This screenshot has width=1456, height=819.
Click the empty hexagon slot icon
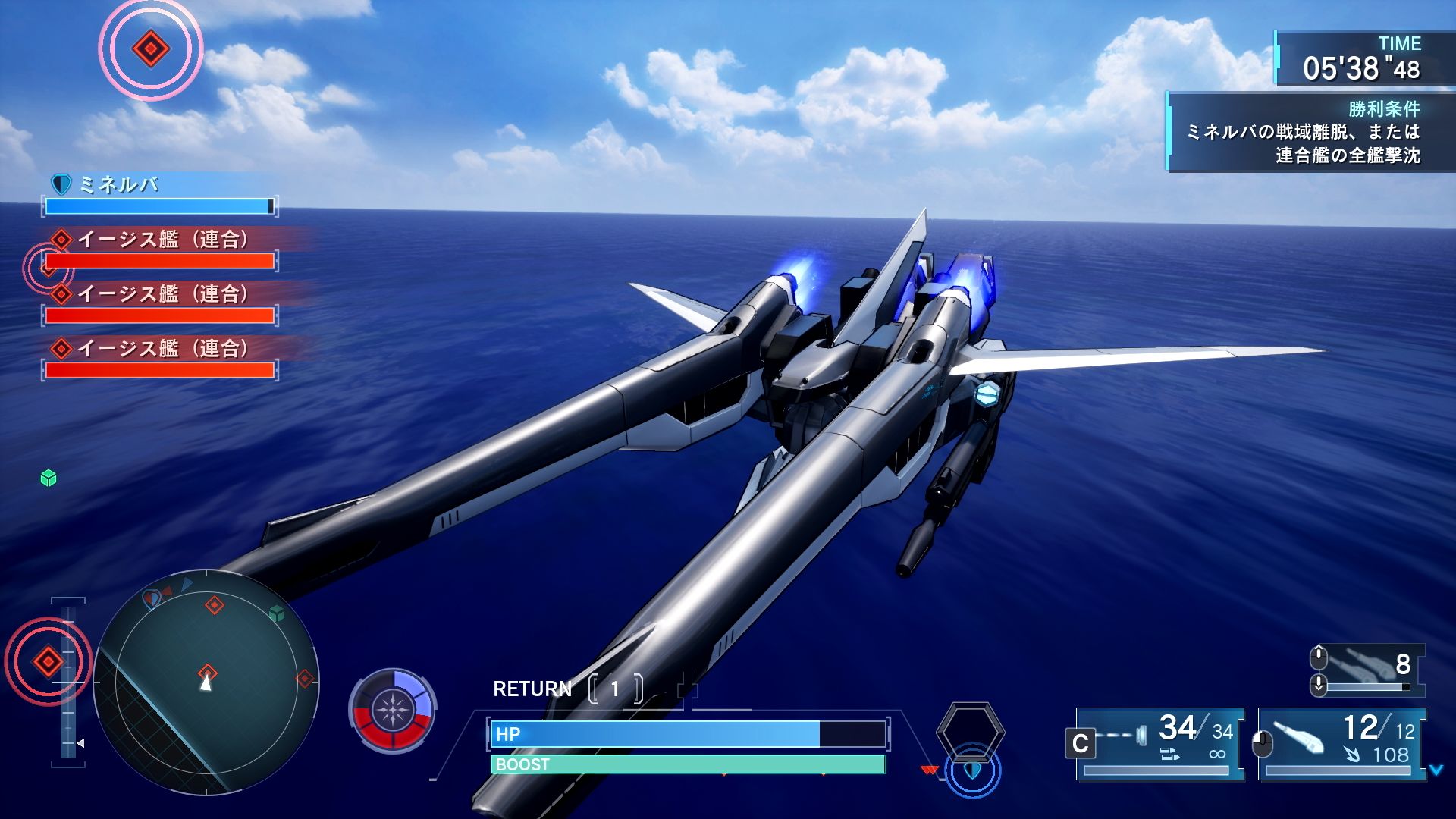(x=970, y=731)
